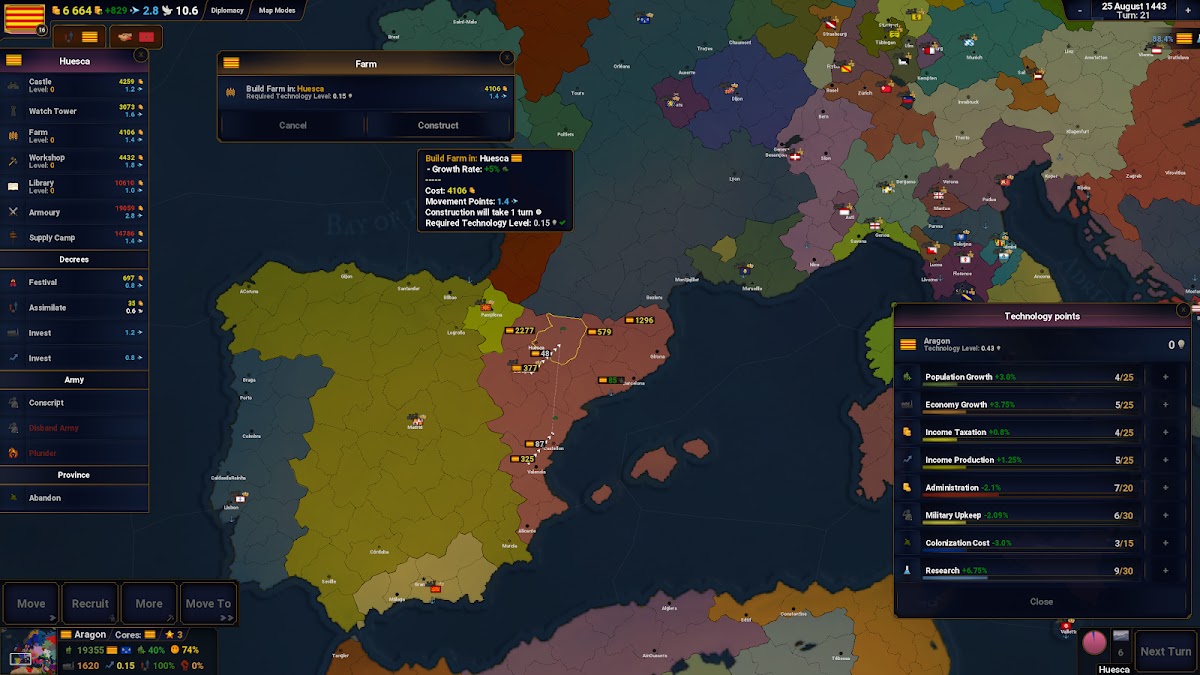Click the Recruit button
The image size is (1200, 675).
pos(90,604)
